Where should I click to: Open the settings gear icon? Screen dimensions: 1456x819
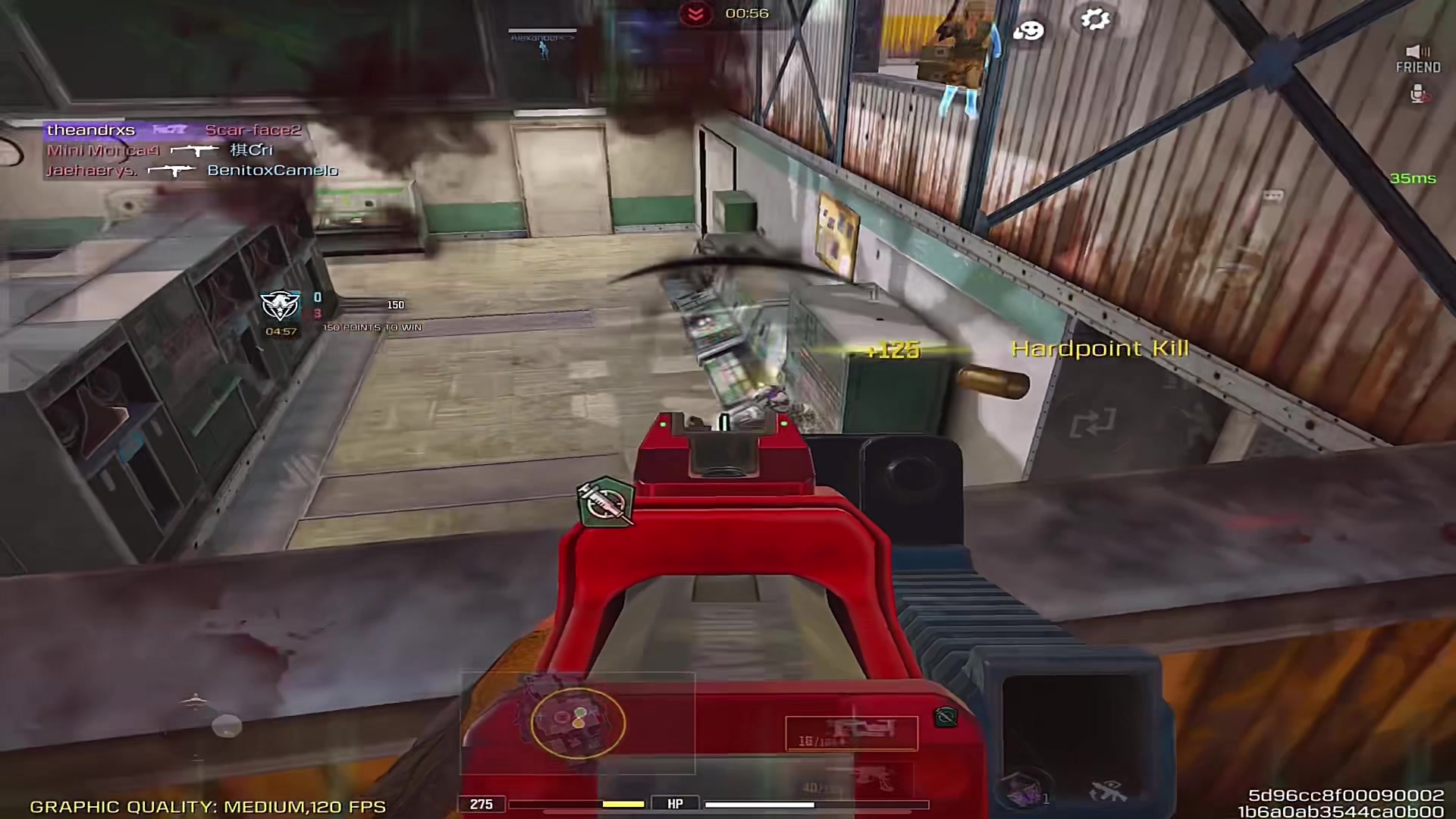tap(1095, 19)
